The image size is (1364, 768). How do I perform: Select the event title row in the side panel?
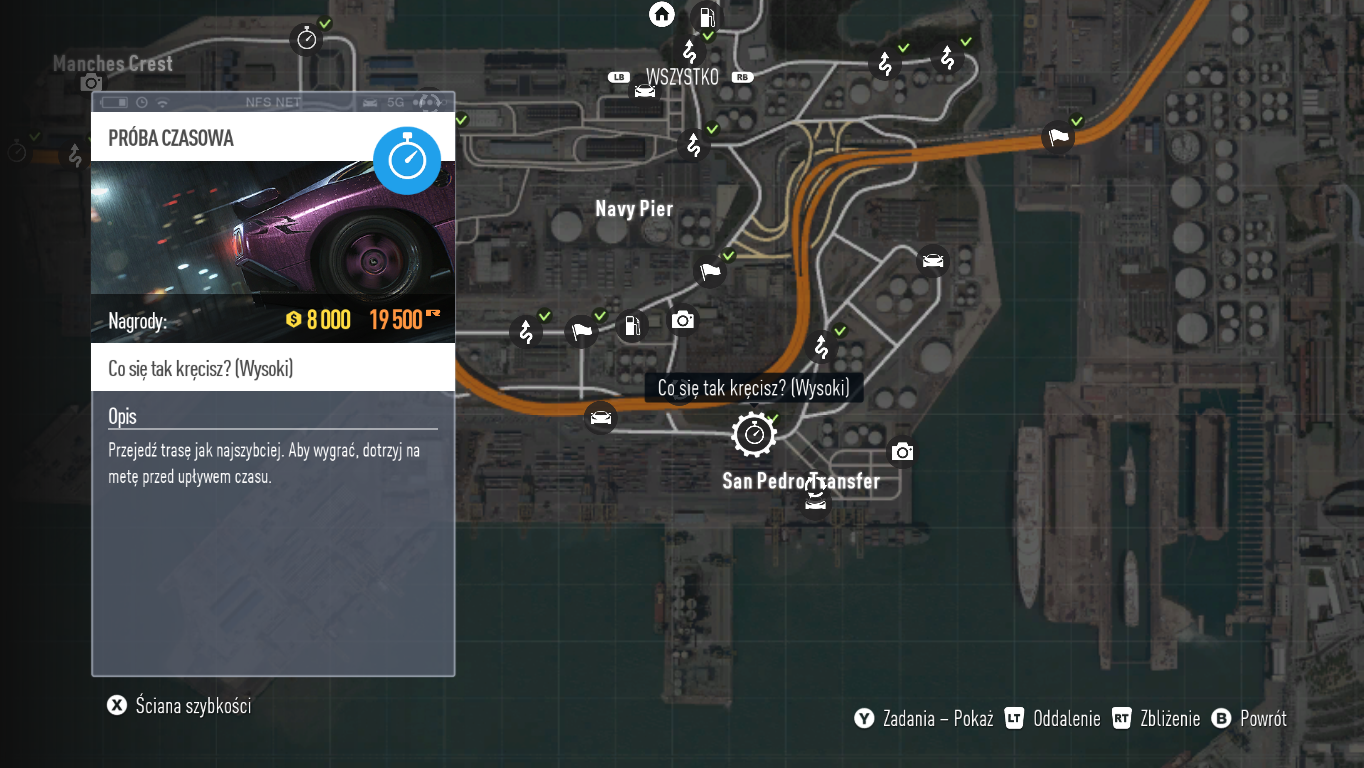pyautogui.click(x=273, y=369)
